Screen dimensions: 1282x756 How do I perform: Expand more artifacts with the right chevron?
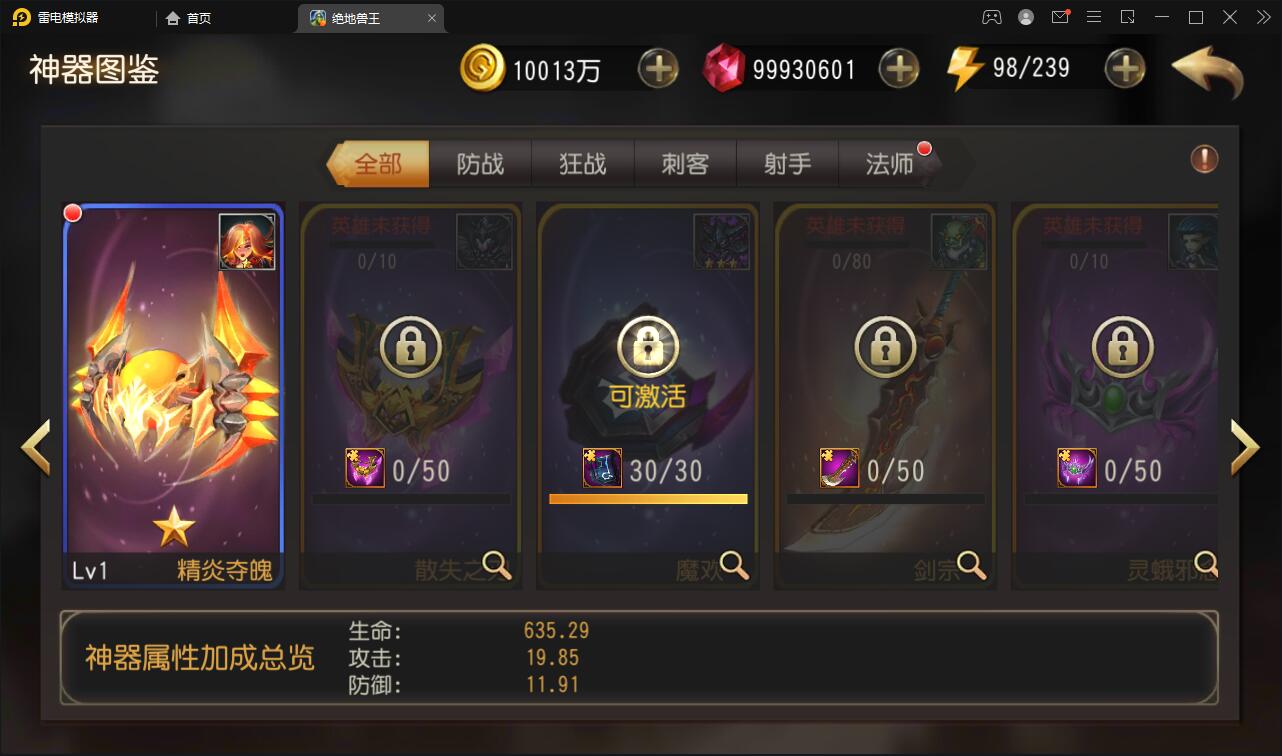pyautogui.click(x=1245, y=447)
